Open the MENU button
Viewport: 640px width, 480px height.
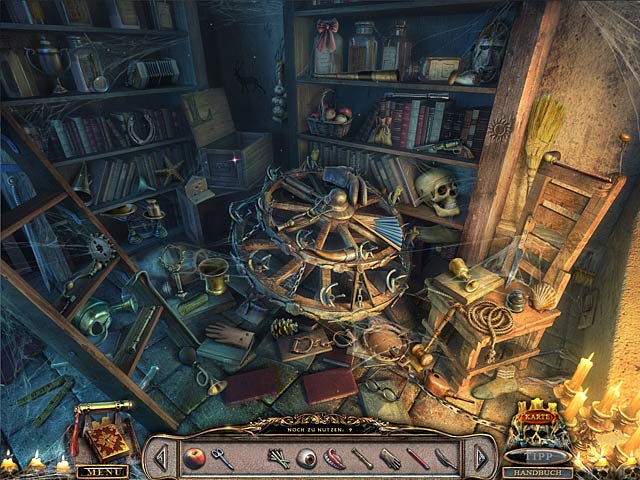tap(102, 471)
